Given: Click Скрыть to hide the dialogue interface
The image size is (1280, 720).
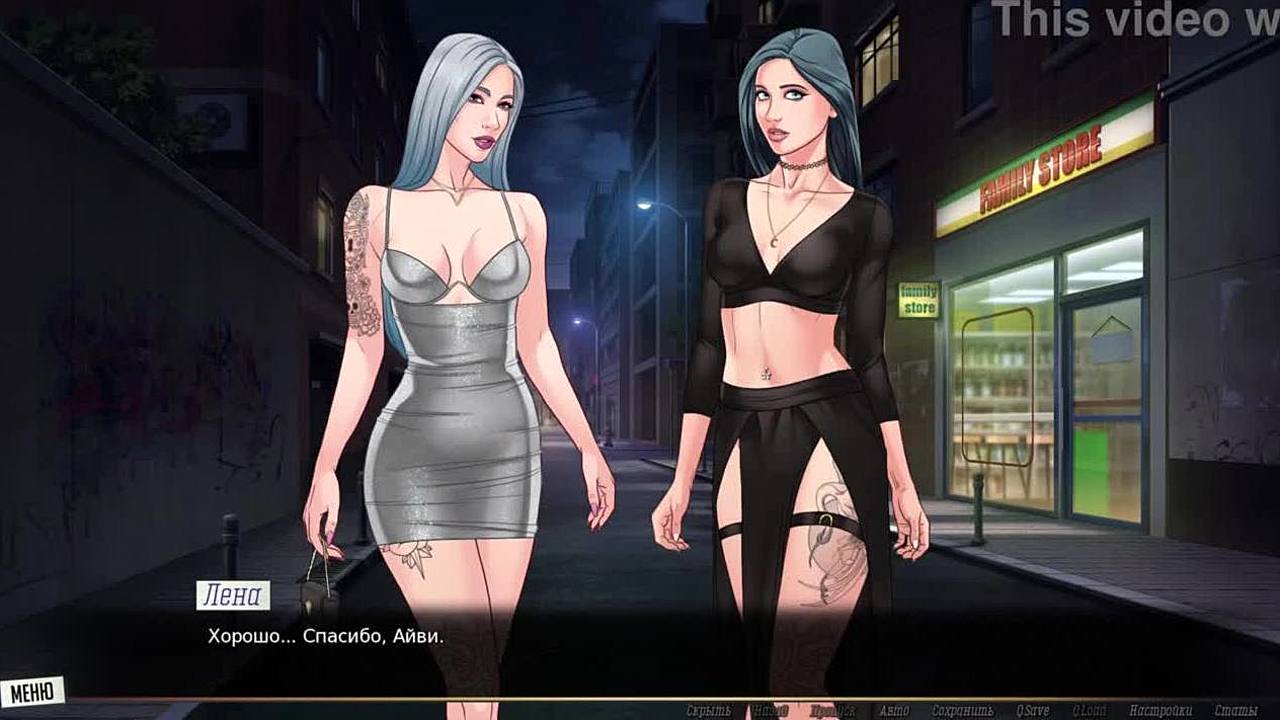Looking at the screenshot, I should pyautogui.click(x=708, y=711).
